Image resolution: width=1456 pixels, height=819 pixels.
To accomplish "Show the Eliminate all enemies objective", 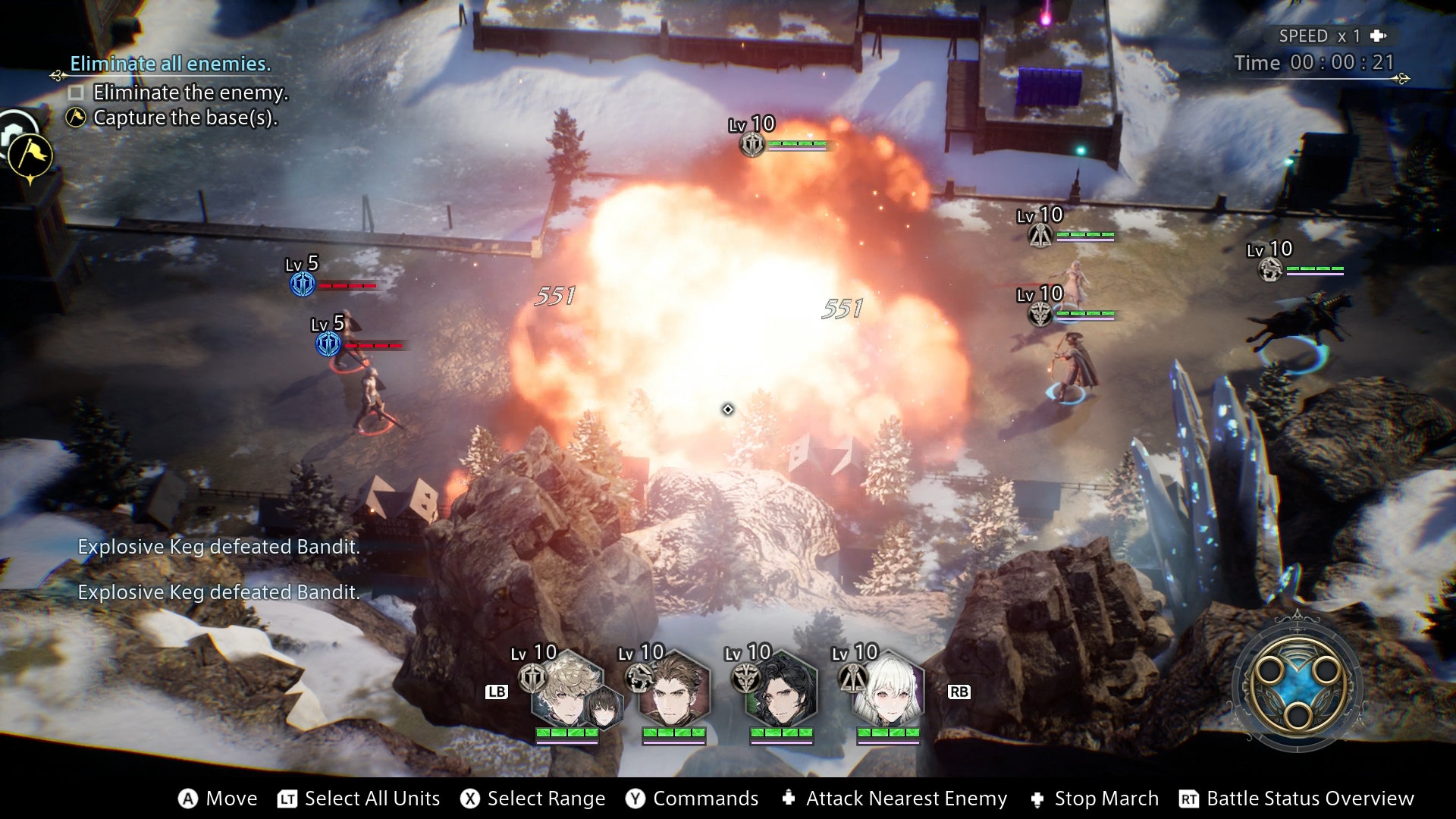I will pyautogui.click(x=170, y=64).
